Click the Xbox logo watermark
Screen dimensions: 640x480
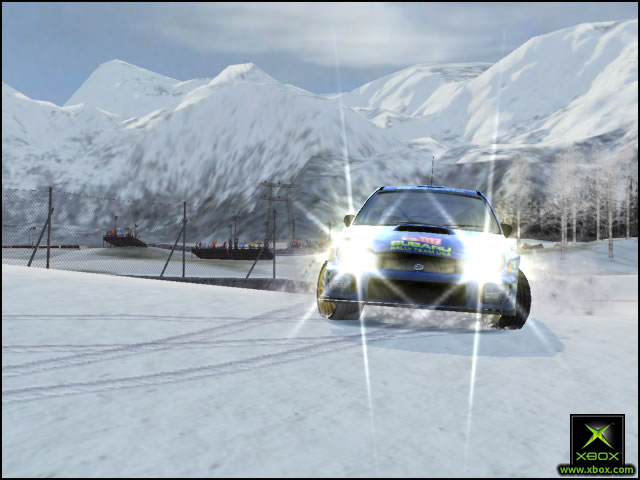pos(597,440)
